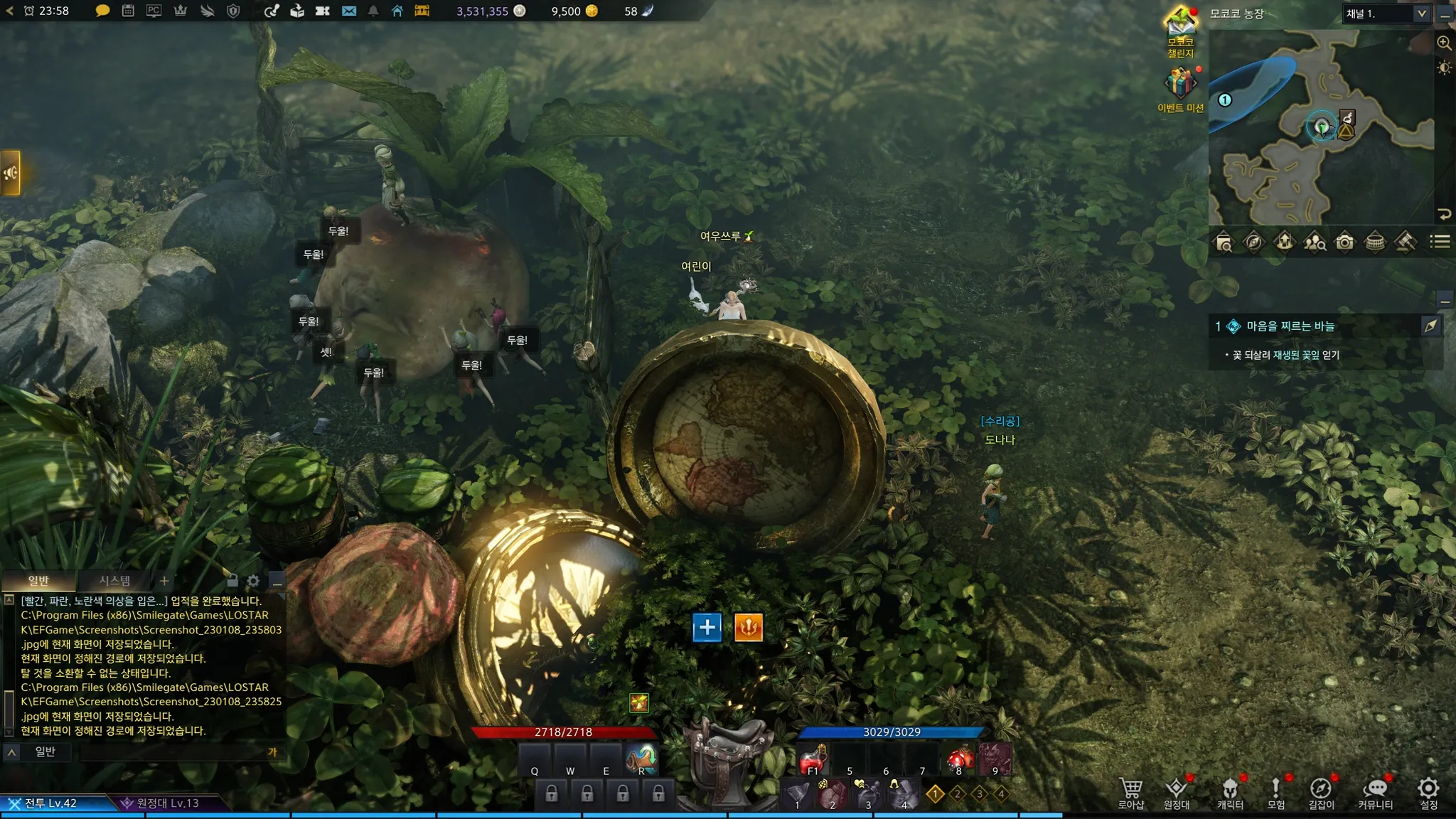Use the red potion in F1 slot

click(813, 761)
